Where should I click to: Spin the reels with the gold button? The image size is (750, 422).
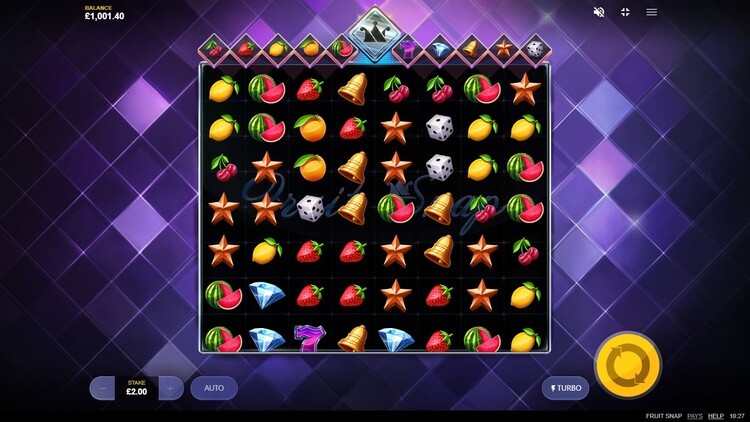click(x=627, y=366)
